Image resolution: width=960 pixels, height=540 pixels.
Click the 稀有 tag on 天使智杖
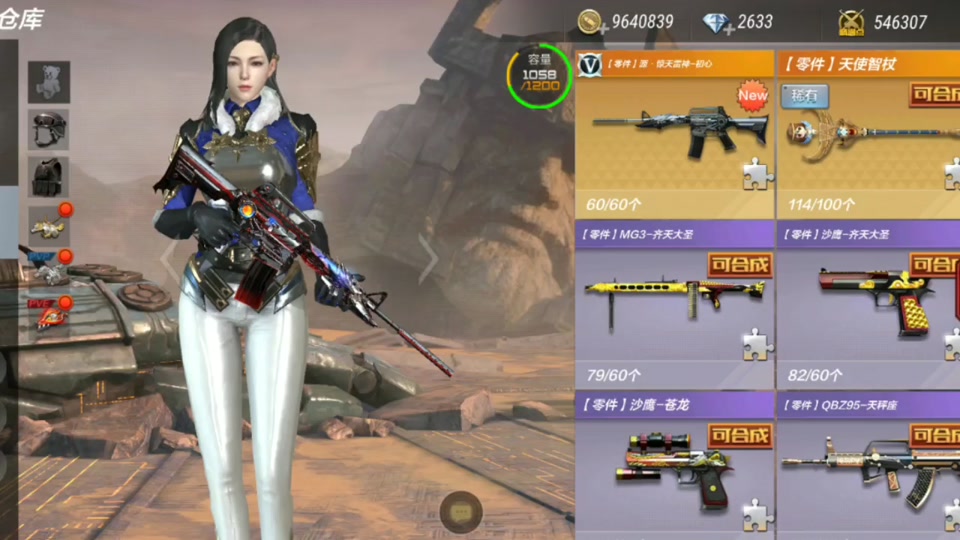pyautogui.click(x=805, y=96)
